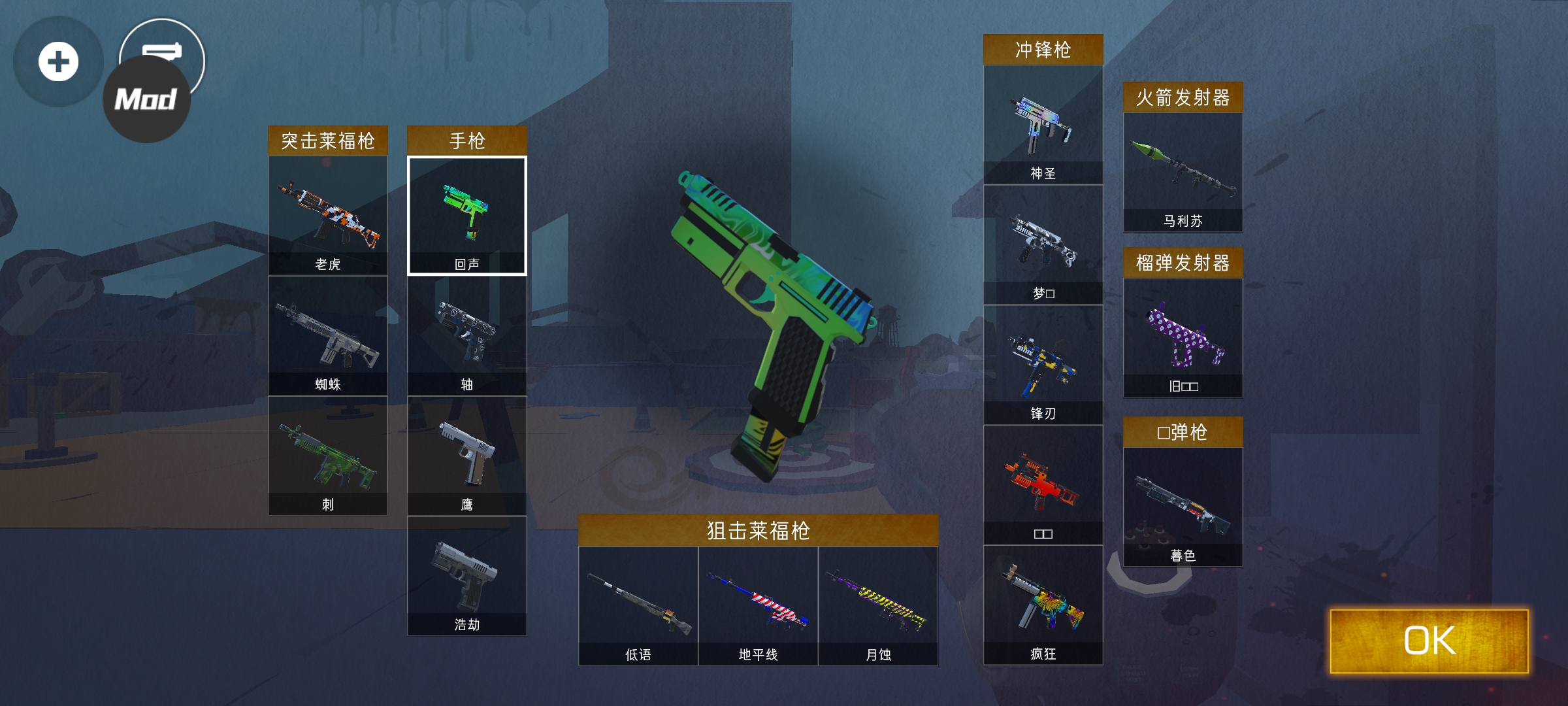The height and width of the screenshot is (706, 1568).
Task: Choose the 蜘蛛 assault rifle
Action: (x=327, y=336)
